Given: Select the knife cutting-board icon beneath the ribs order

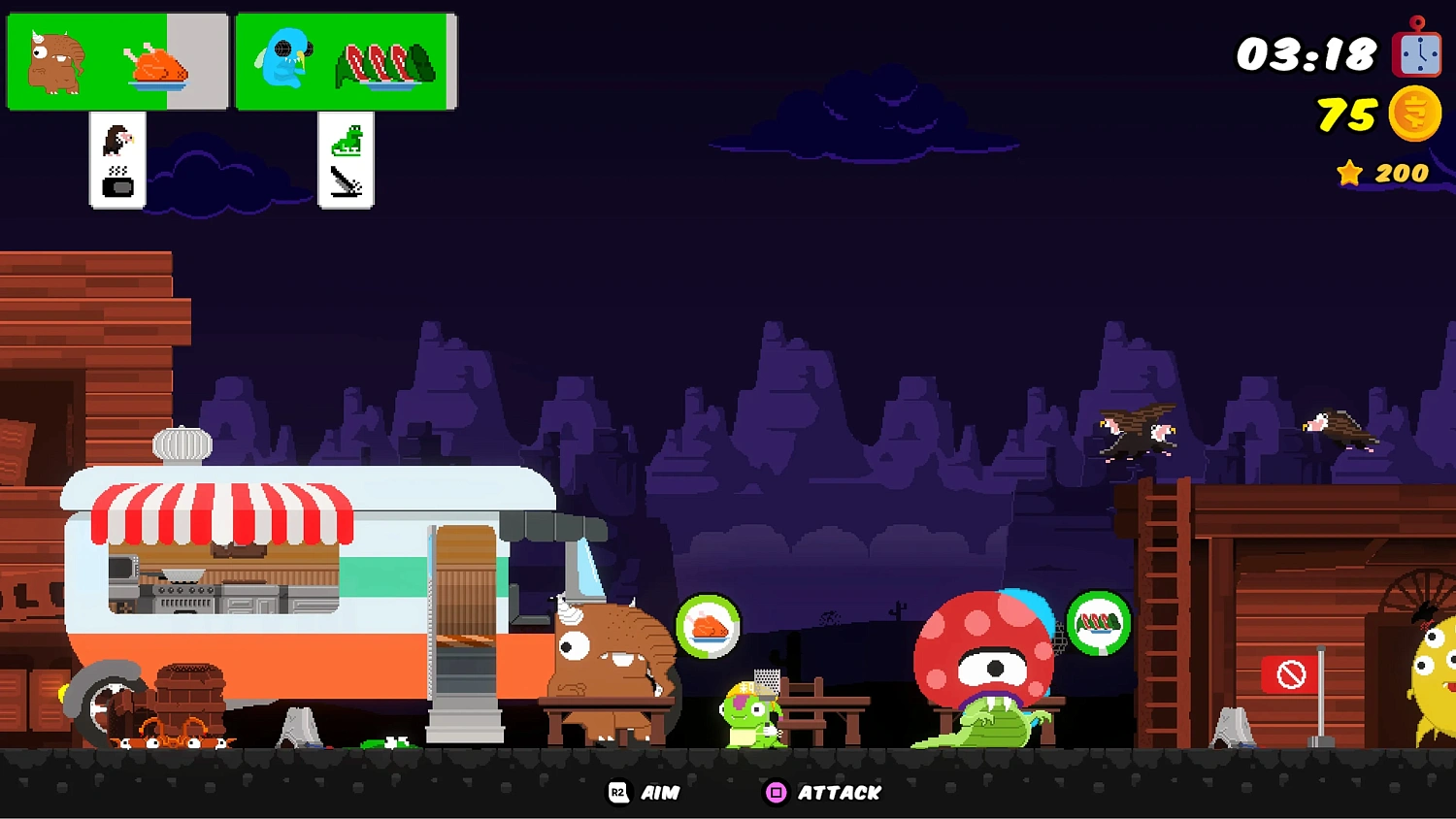Looking at the screenshot, I should point(346,180).
